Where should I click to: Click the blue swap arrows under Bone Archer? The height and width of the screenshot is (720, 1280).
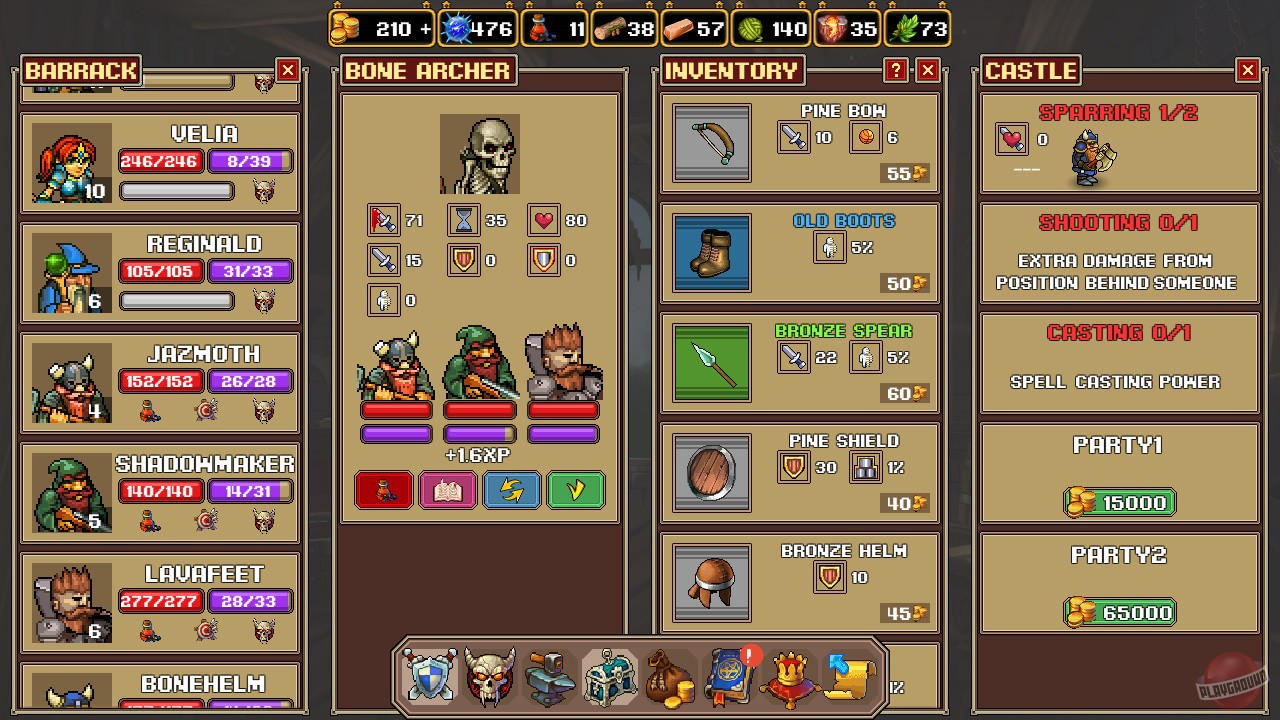click(512, 489)
